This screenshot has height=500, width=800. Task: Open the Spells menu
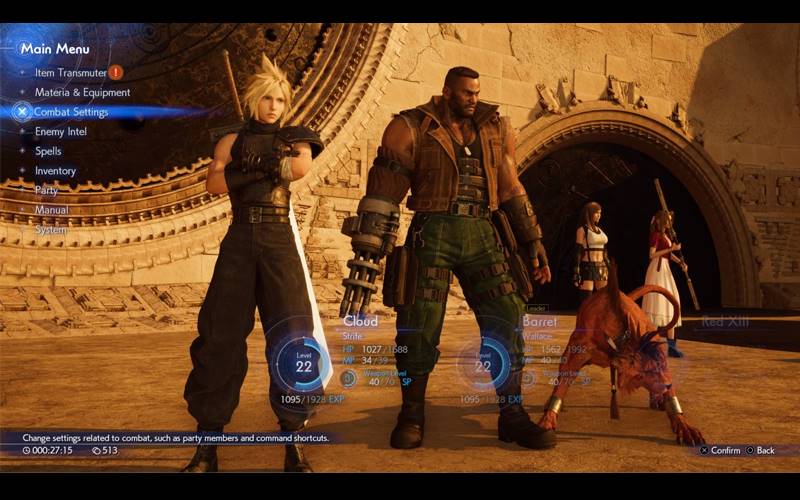(48, 151)
